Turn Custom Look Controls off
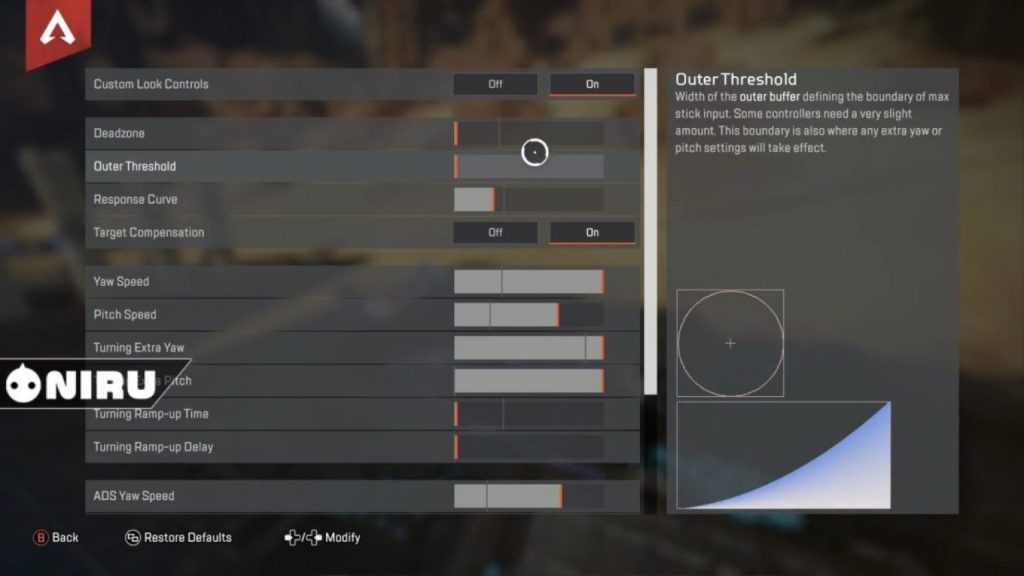The width and height of the screenshot is (1024, 576). (x=495, y=84)
